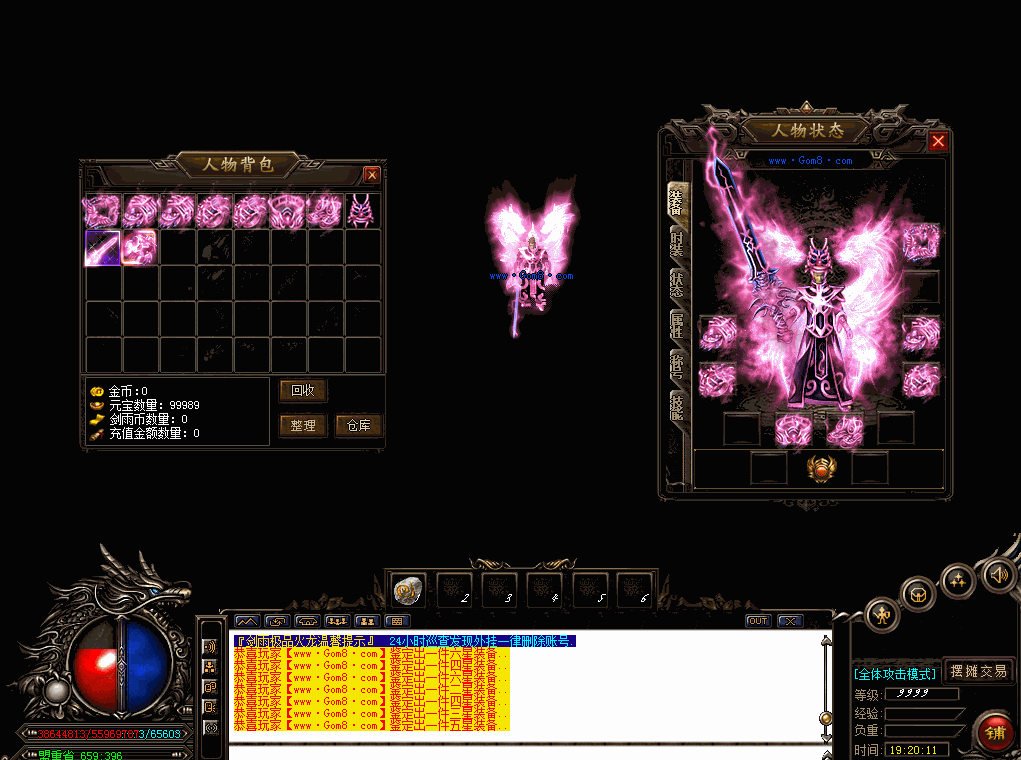Click the golden medal equipment slot
This screenshot has height=760, width=1021.
click(820, 468)
